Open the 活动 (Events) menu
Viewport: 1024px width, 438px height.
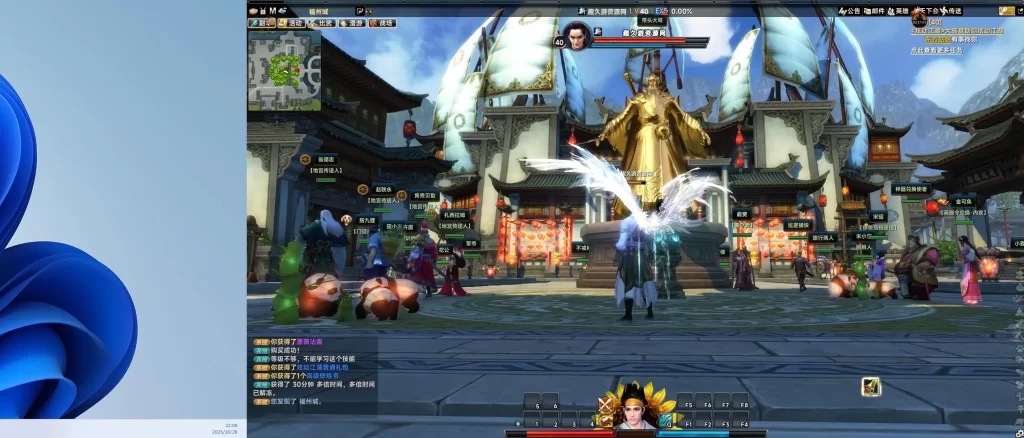[291, 22]
